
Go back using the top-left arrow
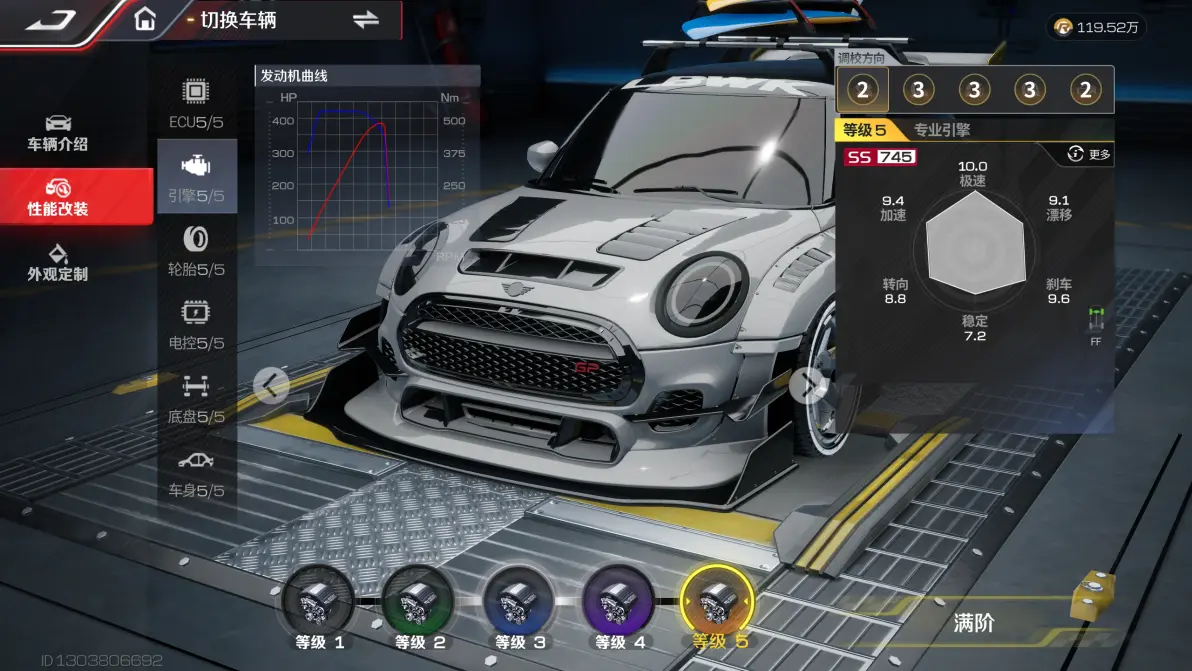[52, 20]
